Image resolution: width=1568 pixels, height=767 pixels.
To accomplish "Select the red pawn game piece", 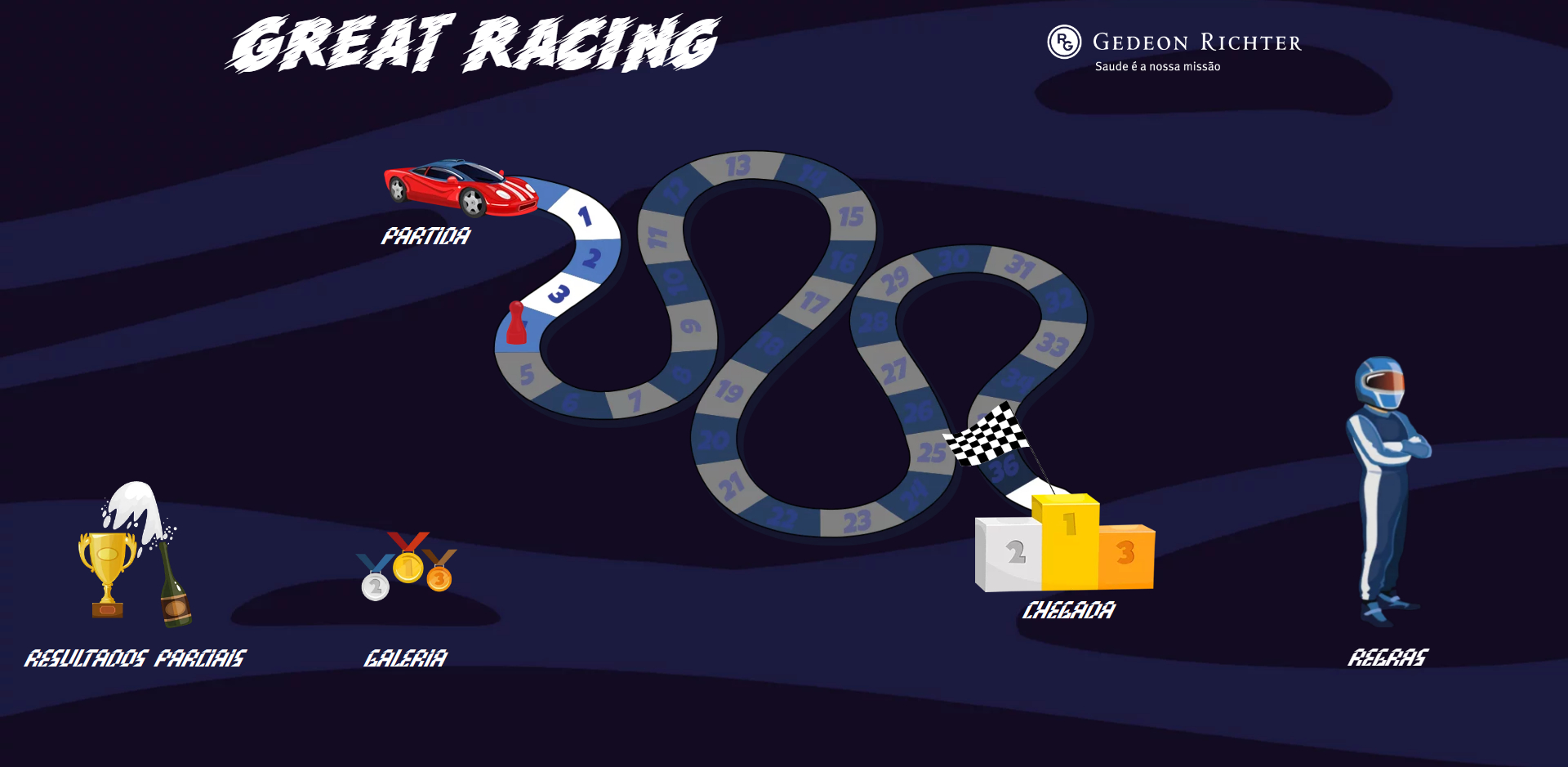I will [x=516, y=323].
